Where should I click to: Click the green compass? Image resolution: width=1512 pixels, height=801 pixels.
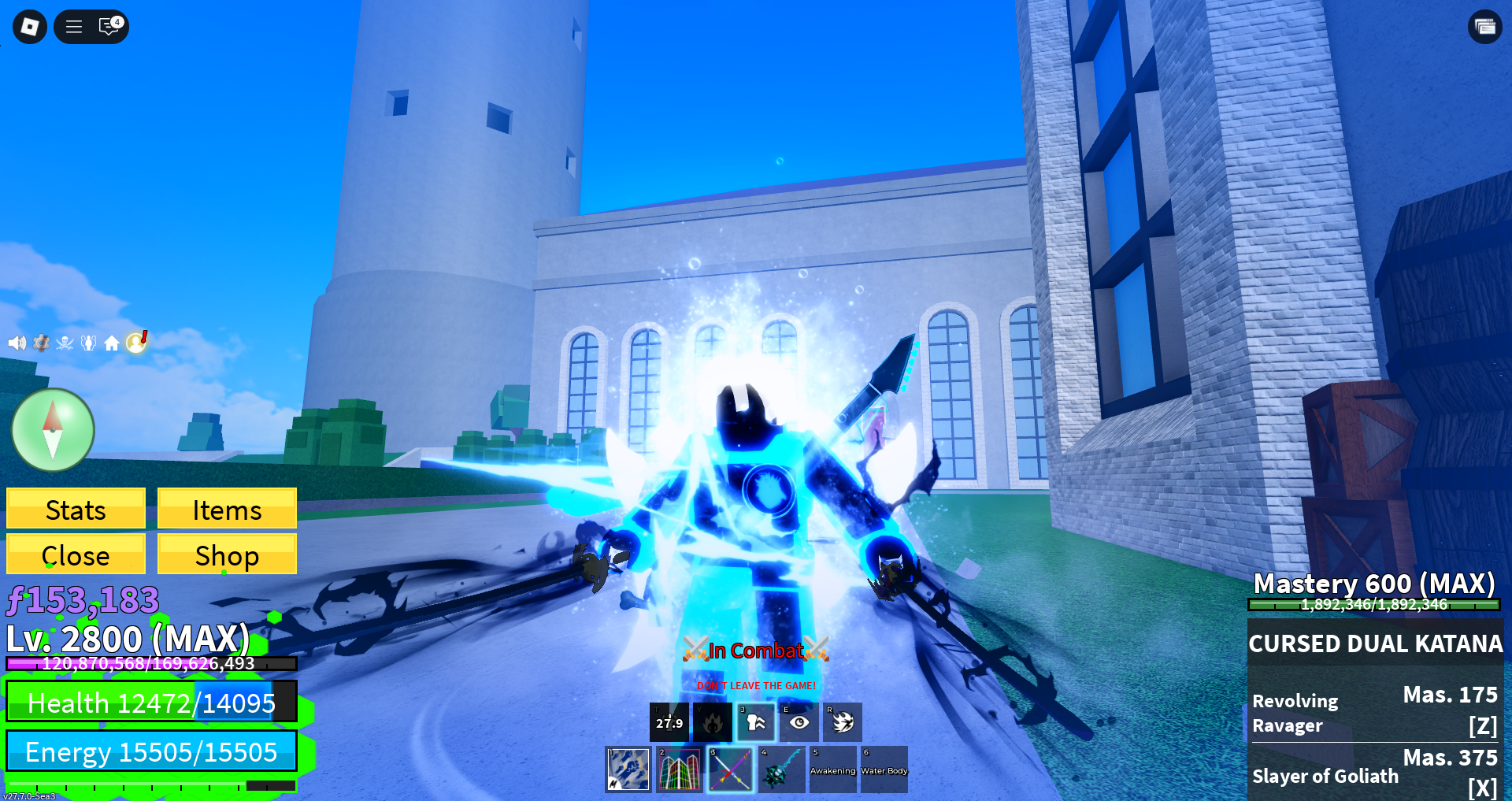pyautogui.click(x=53, y=430)
